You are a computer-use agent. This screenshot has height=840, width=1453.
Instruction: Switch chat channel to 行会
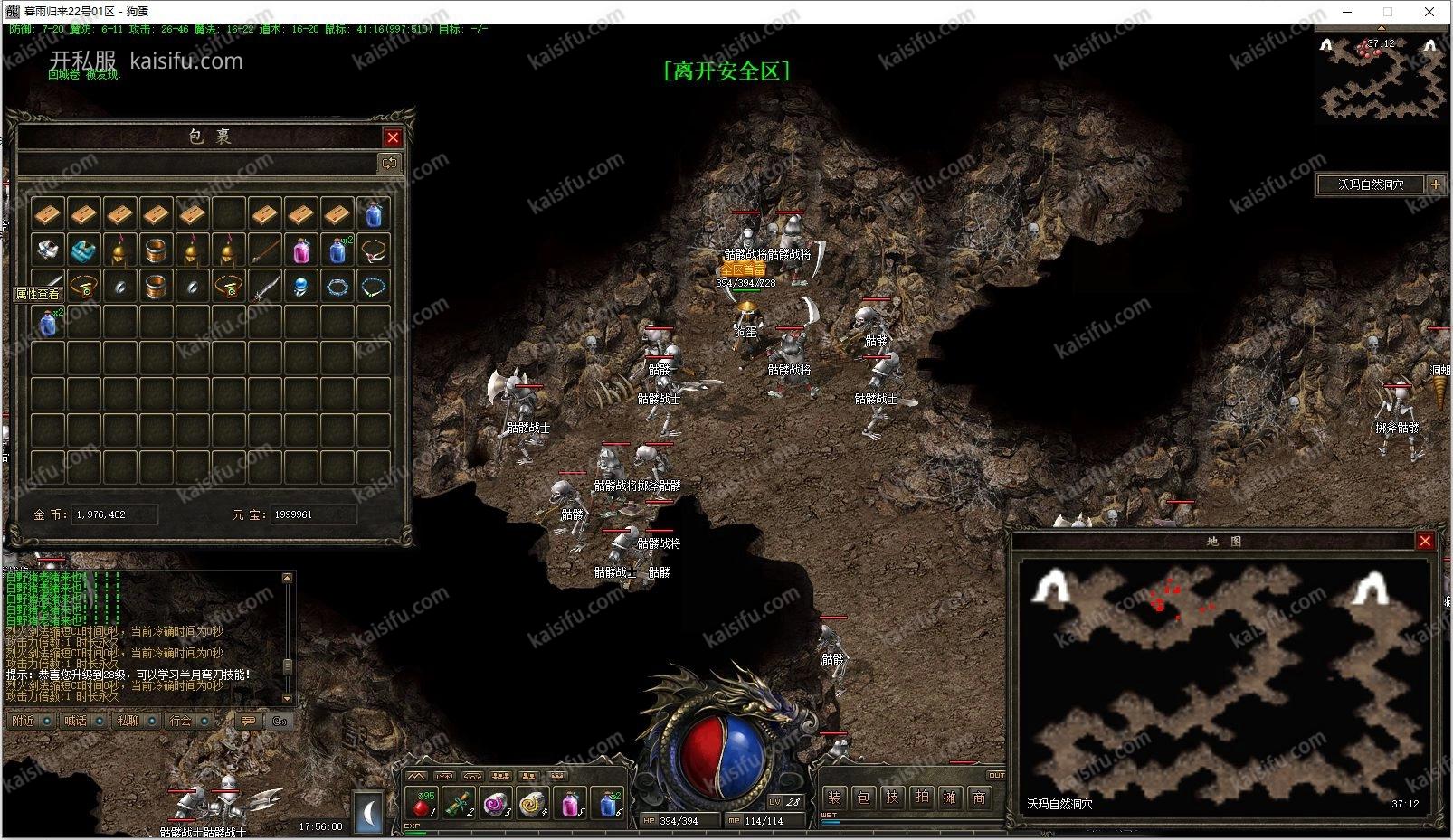click(181, 721)
